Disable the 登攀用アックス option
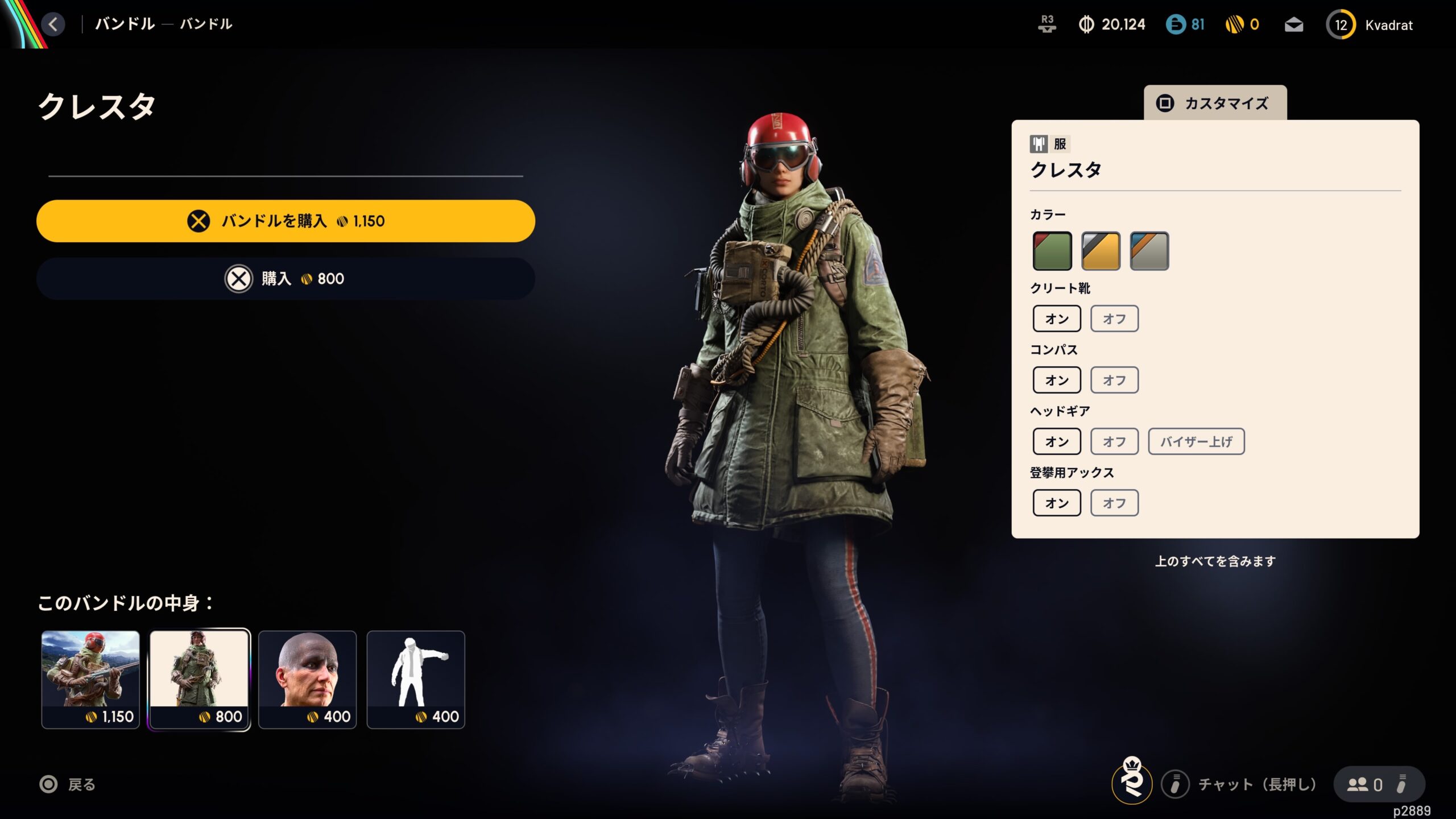The image size is (1456, 819). [1114, 503]
